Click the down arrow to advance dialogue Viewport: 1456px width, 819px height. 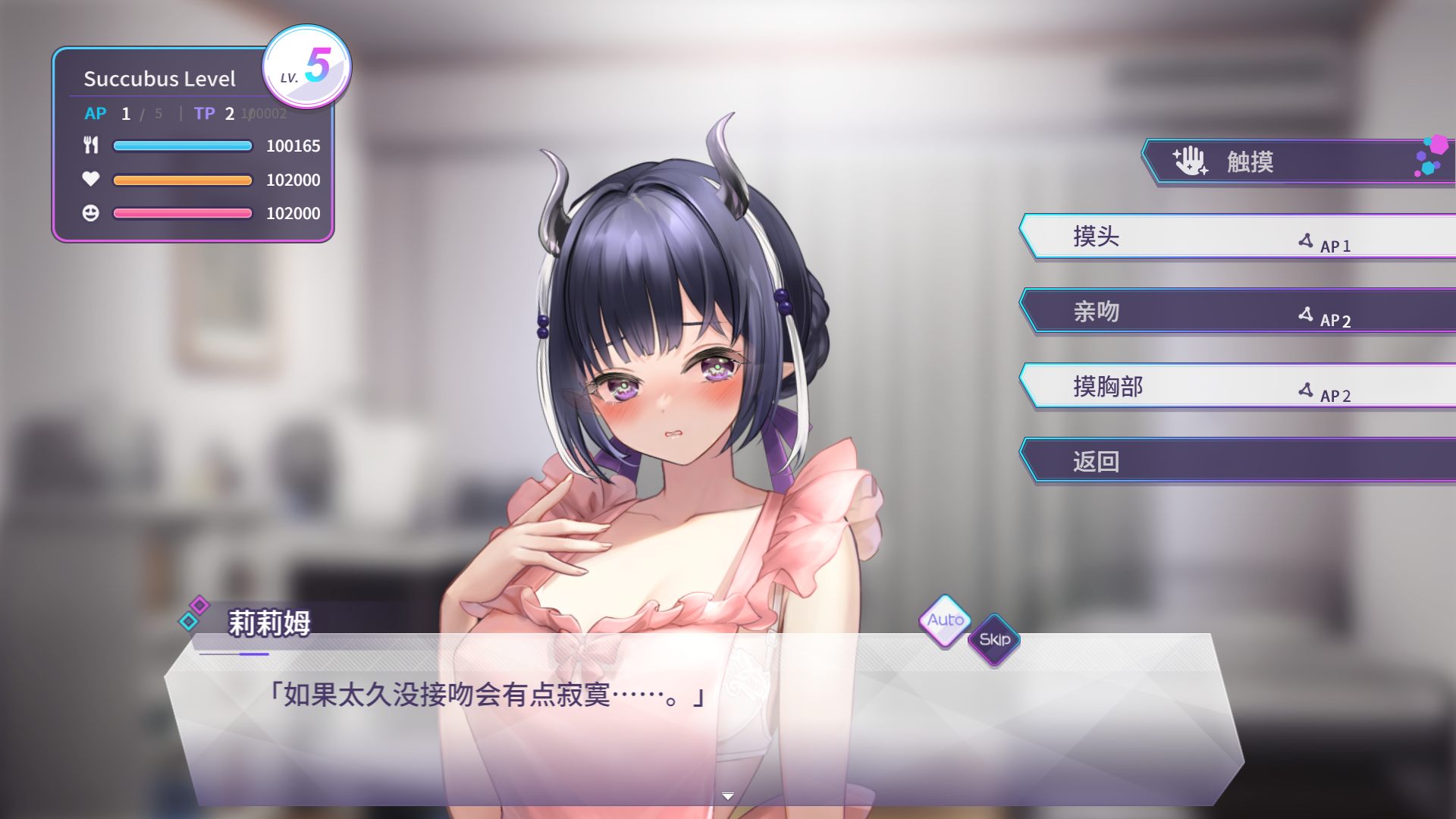(x=728, y=793)
